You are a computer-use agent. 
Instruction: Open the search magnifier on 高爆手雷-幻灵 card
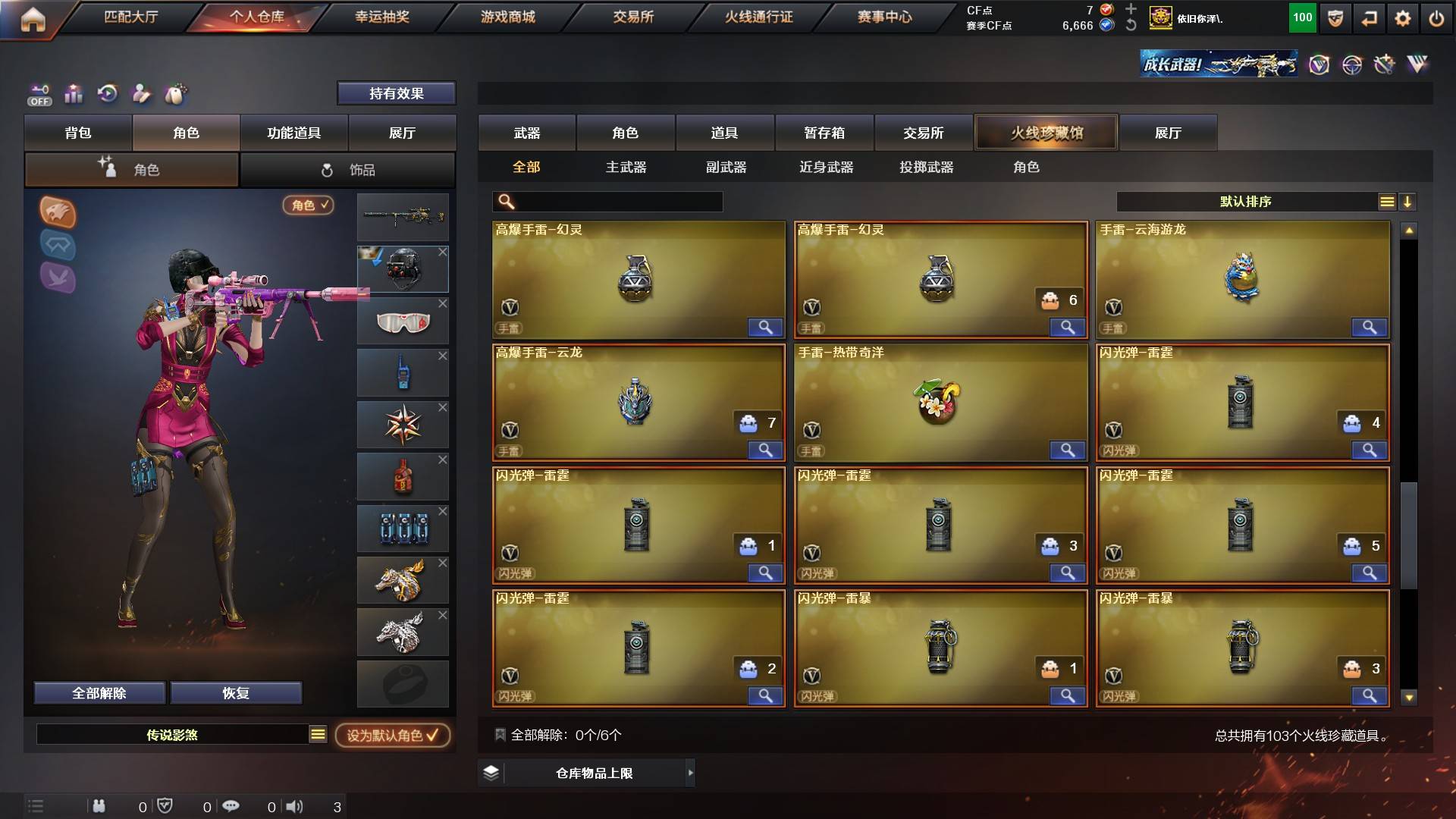click(x=766, y=328)
